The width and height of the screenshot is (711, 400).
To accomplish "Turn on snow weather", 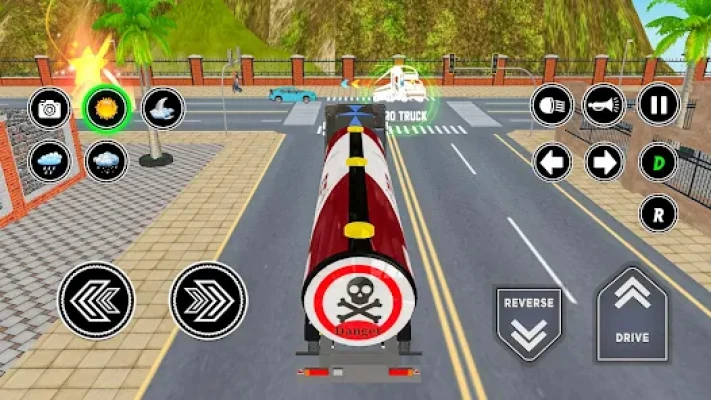I will click(x=106, y=160).
